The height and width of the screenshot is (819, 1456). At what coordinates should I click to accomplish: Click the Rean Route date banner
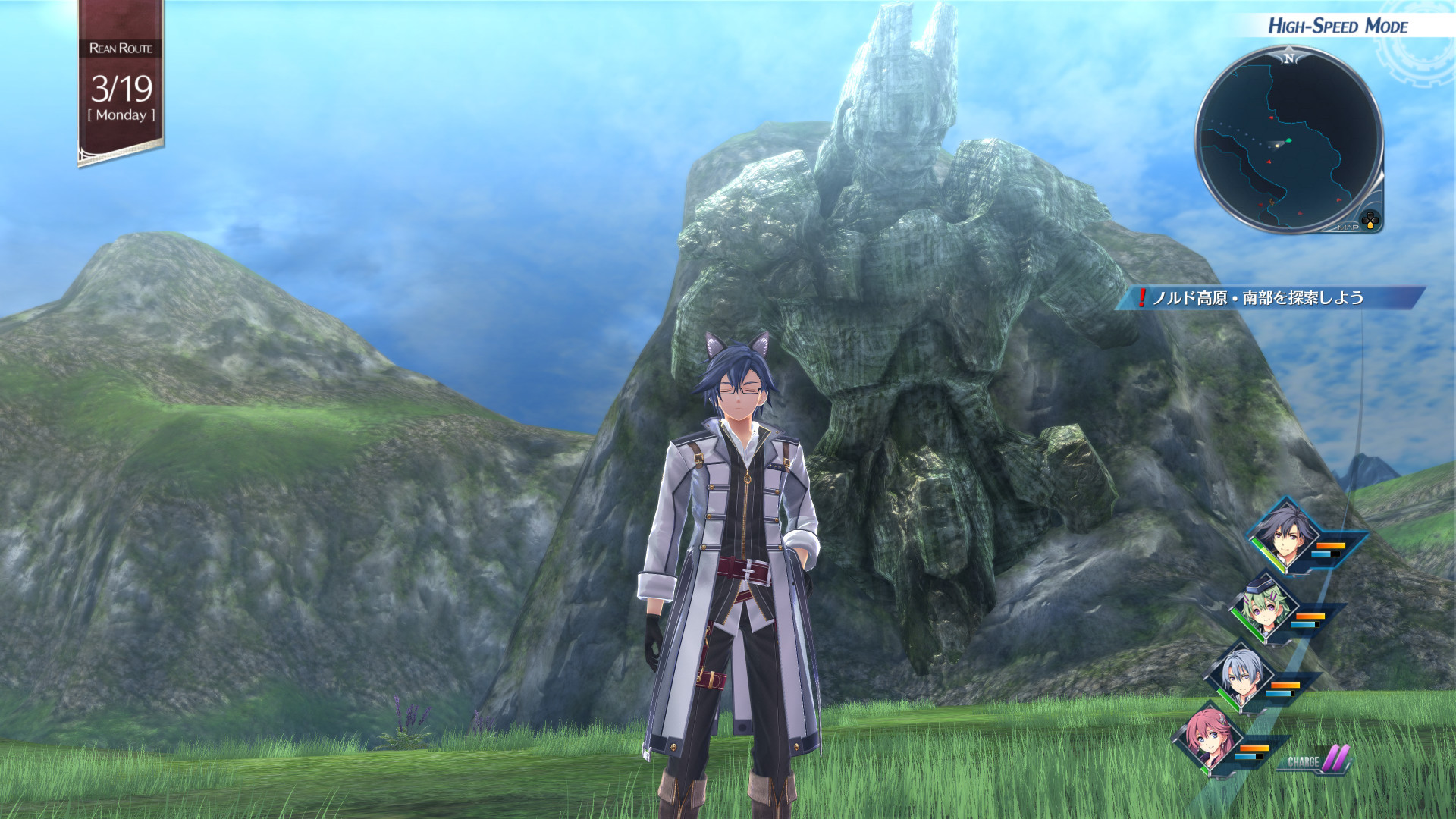point(121,83)
